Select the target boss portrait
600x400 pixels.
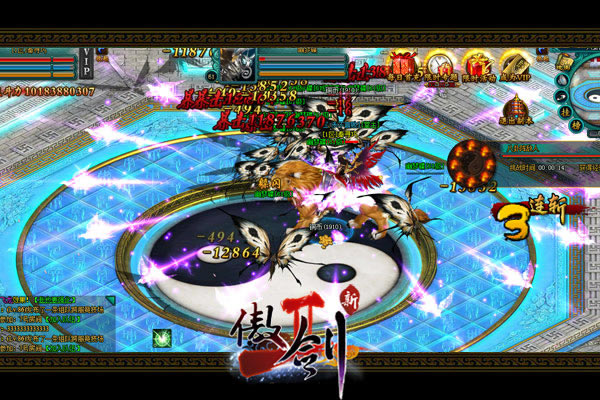tap(237, 62)
